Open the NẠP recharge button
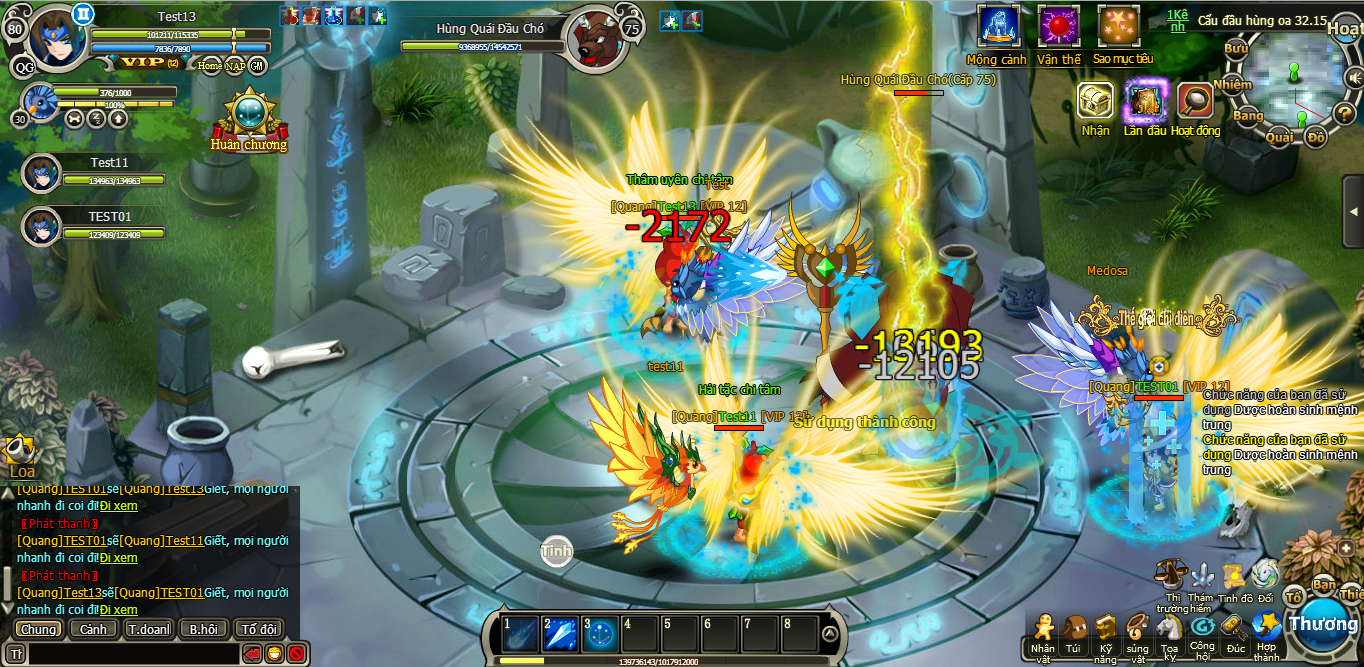 point(235,66)
